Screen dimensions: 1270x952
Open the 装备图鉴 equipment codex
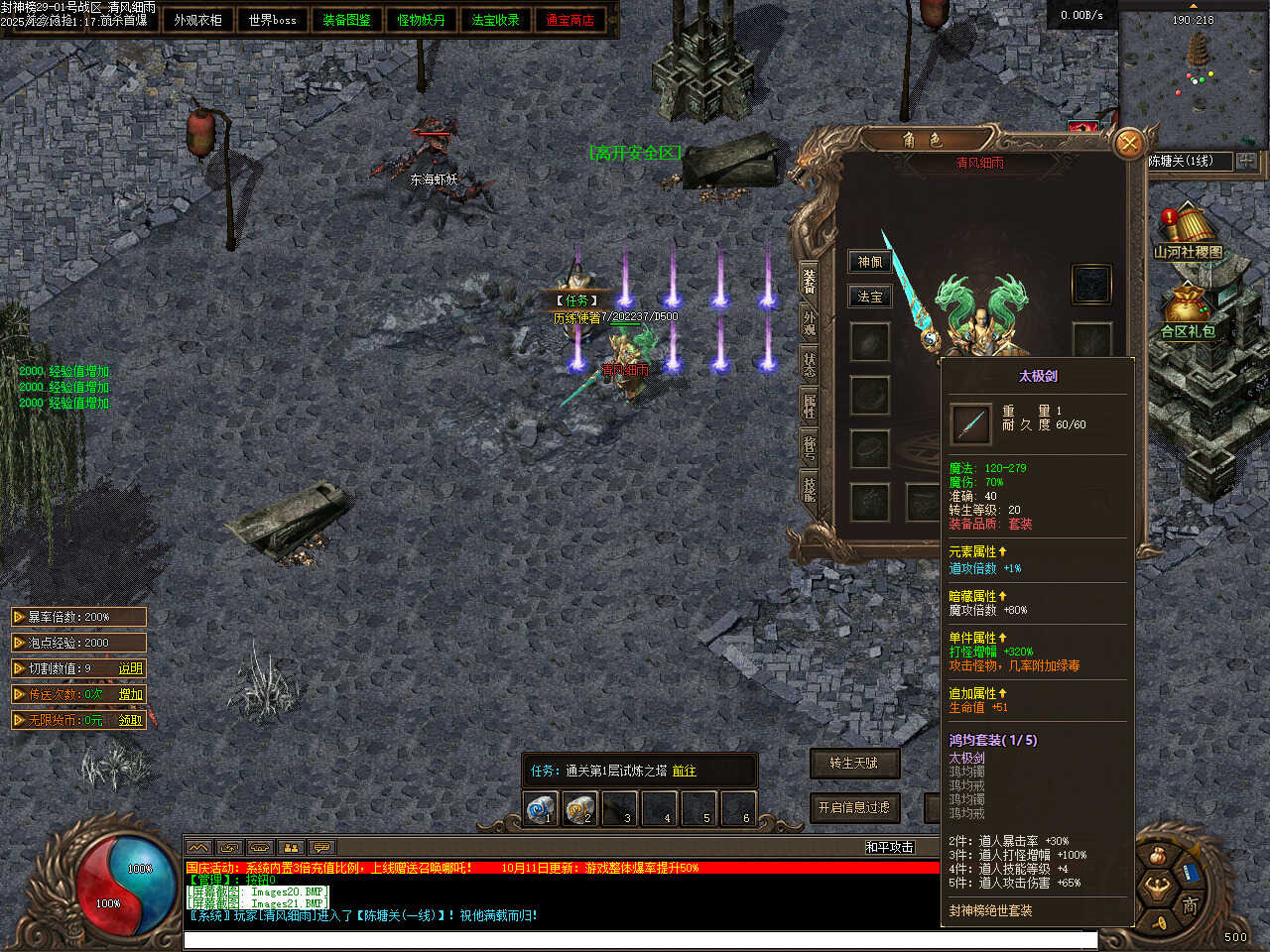pos(346,20)
